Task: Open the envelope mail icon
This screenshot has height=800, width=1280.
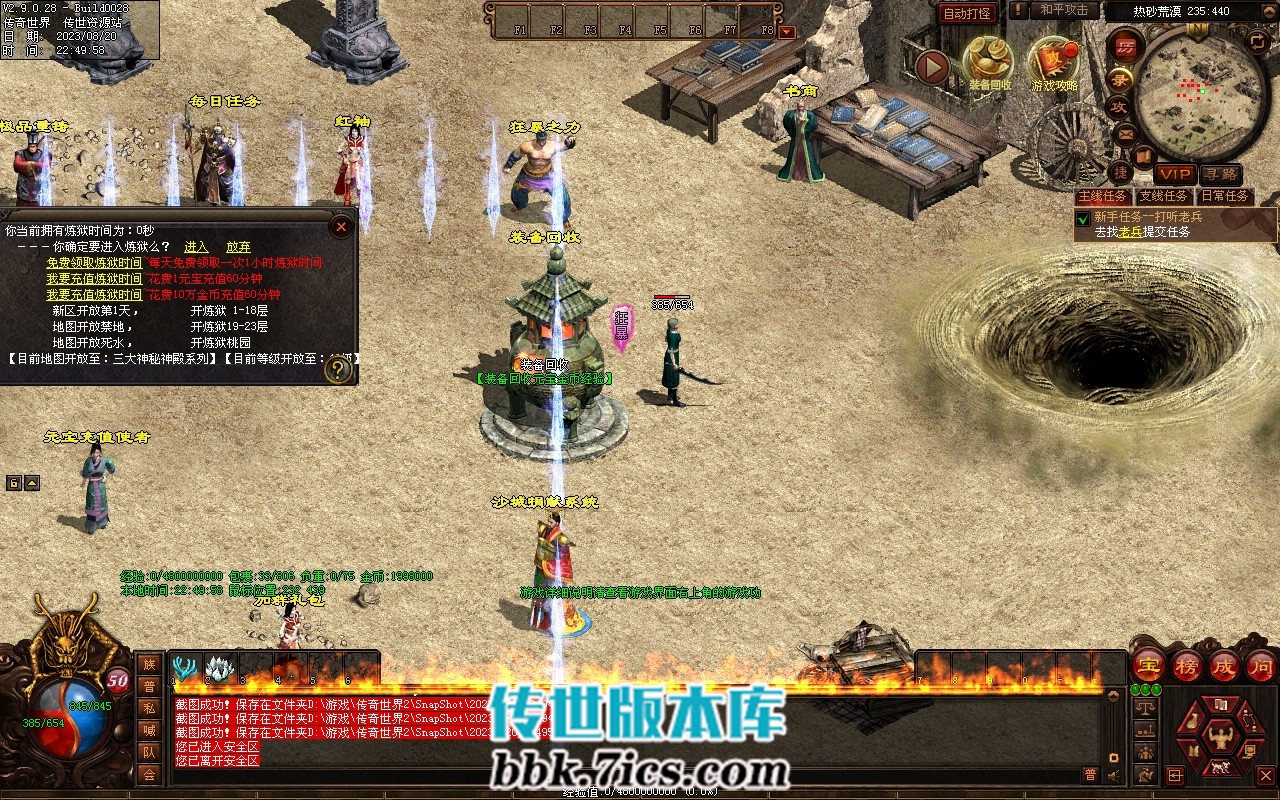Action: tap(1125, 133)
